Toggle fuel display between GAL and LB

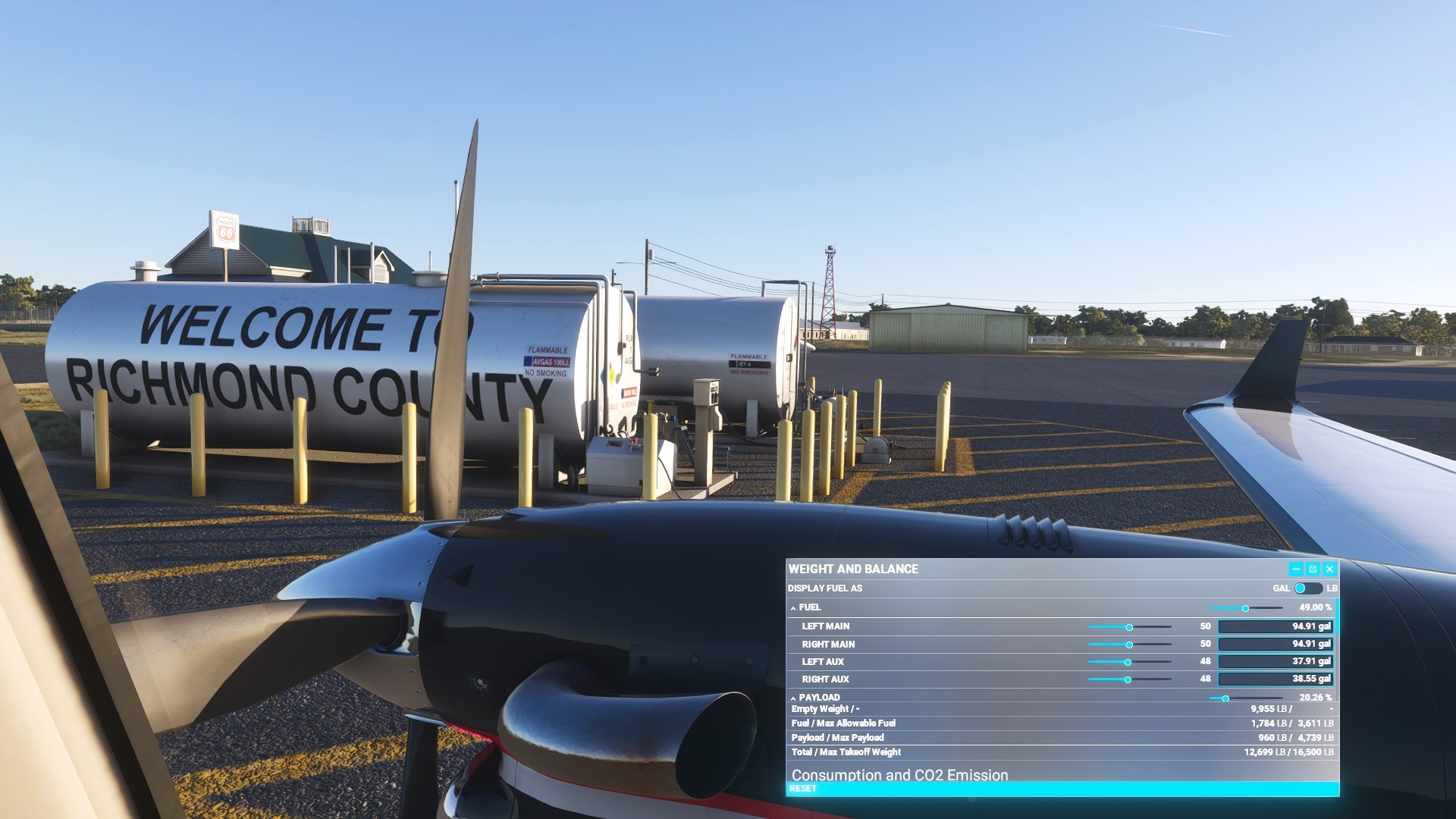click(1307, 588)
